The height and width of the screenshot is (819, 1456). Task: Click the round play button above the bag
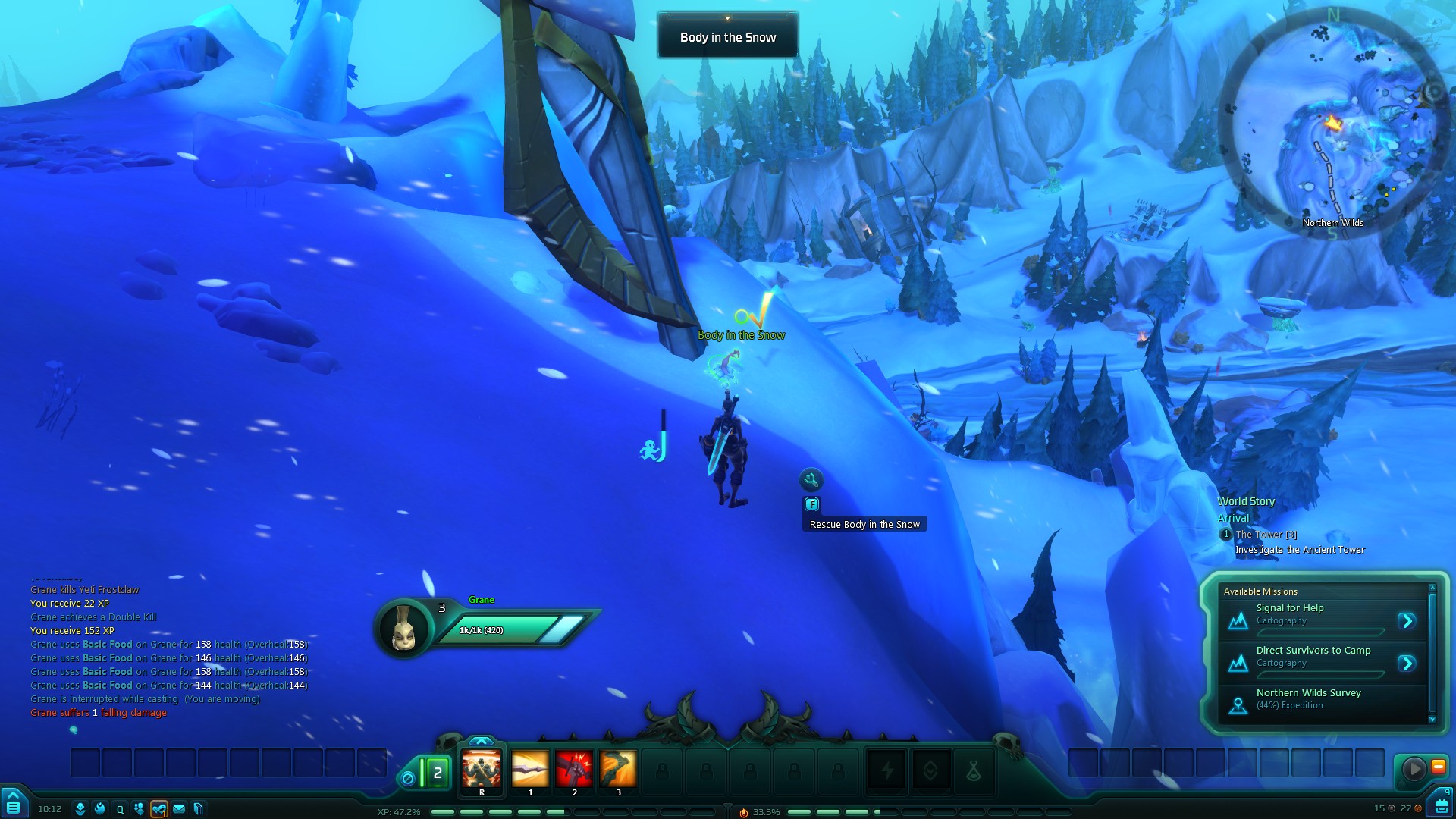click(x=1414, y=769)
